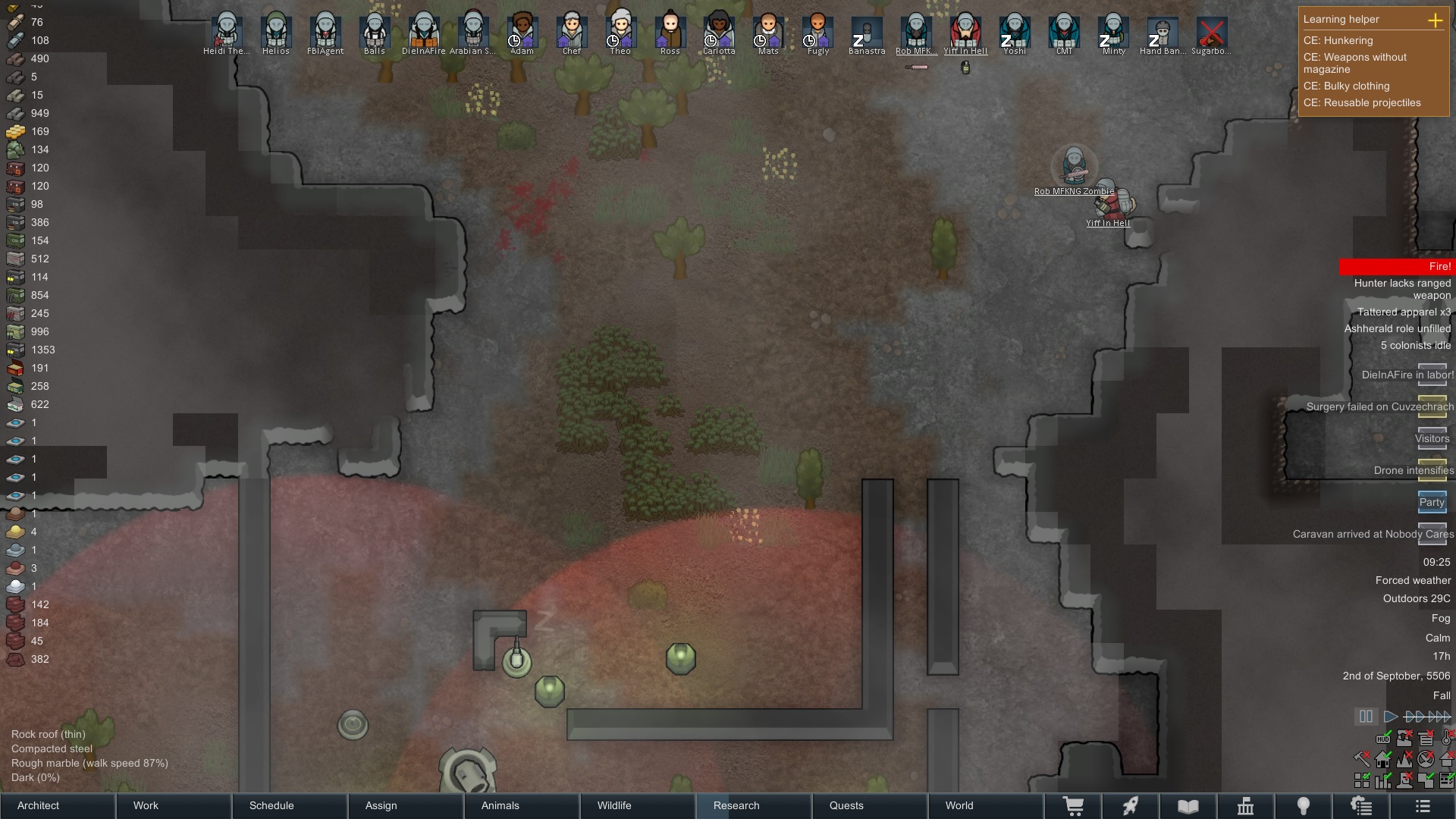Select Carlotta's colonist portrait

[x=719, y=31]
